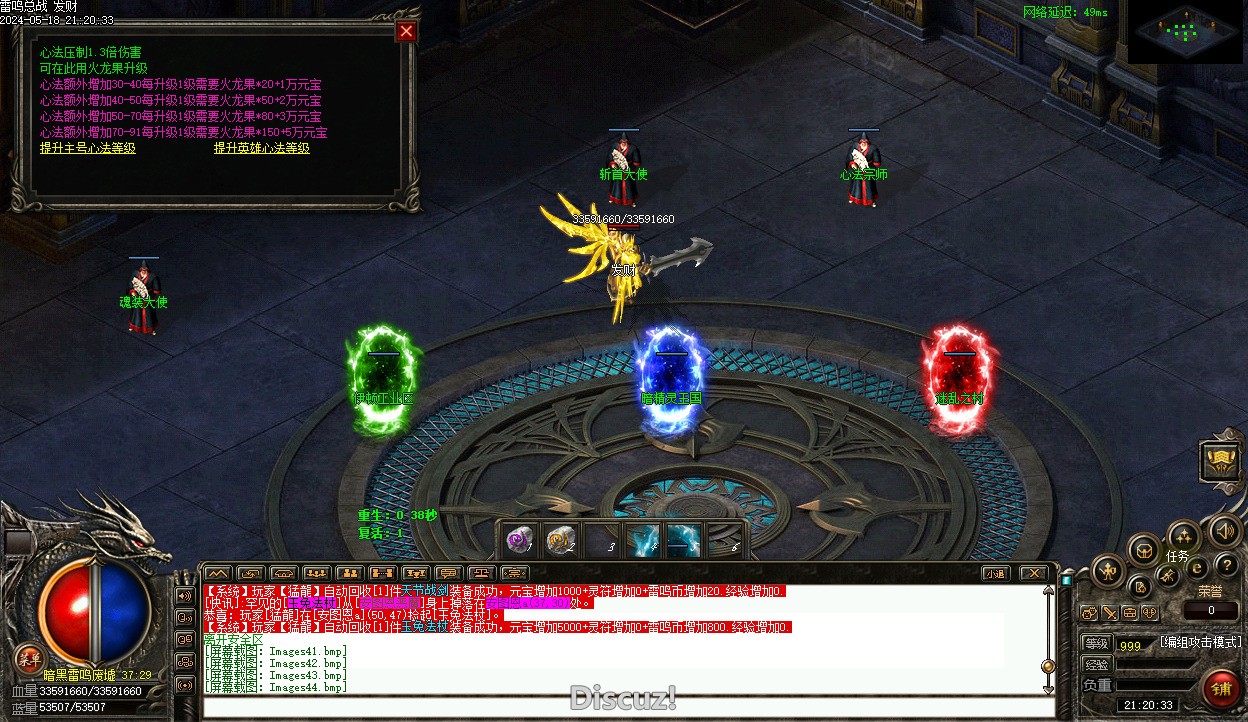The width and height of the screenshot is (1248, 722).
Task: Click the crossed swords small button
Action: (x=1110, y=612)
